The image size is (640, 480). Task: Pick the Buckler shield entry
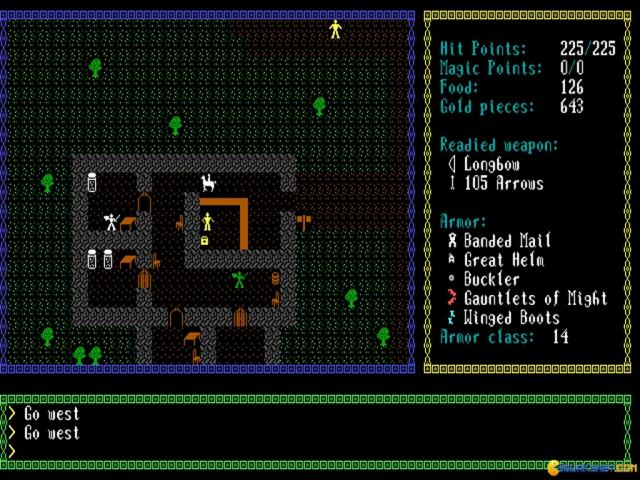(491, 280)
